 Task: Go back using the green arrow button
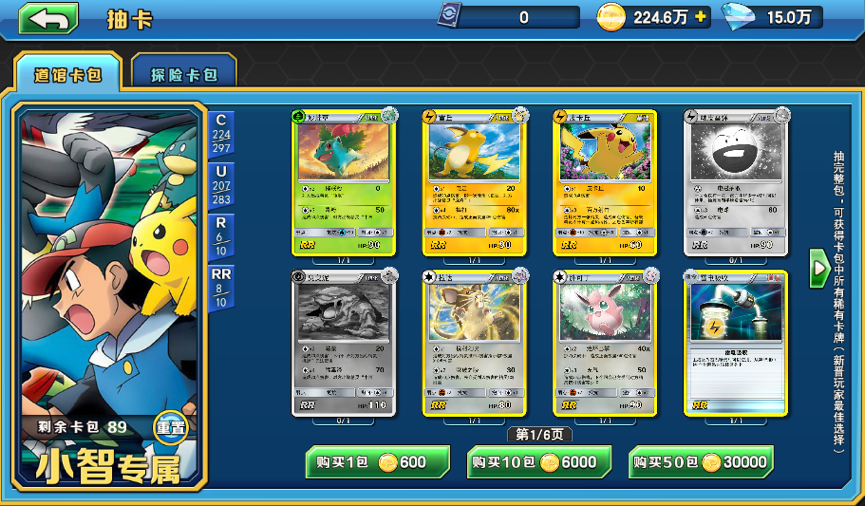click(x=48, y=18)
